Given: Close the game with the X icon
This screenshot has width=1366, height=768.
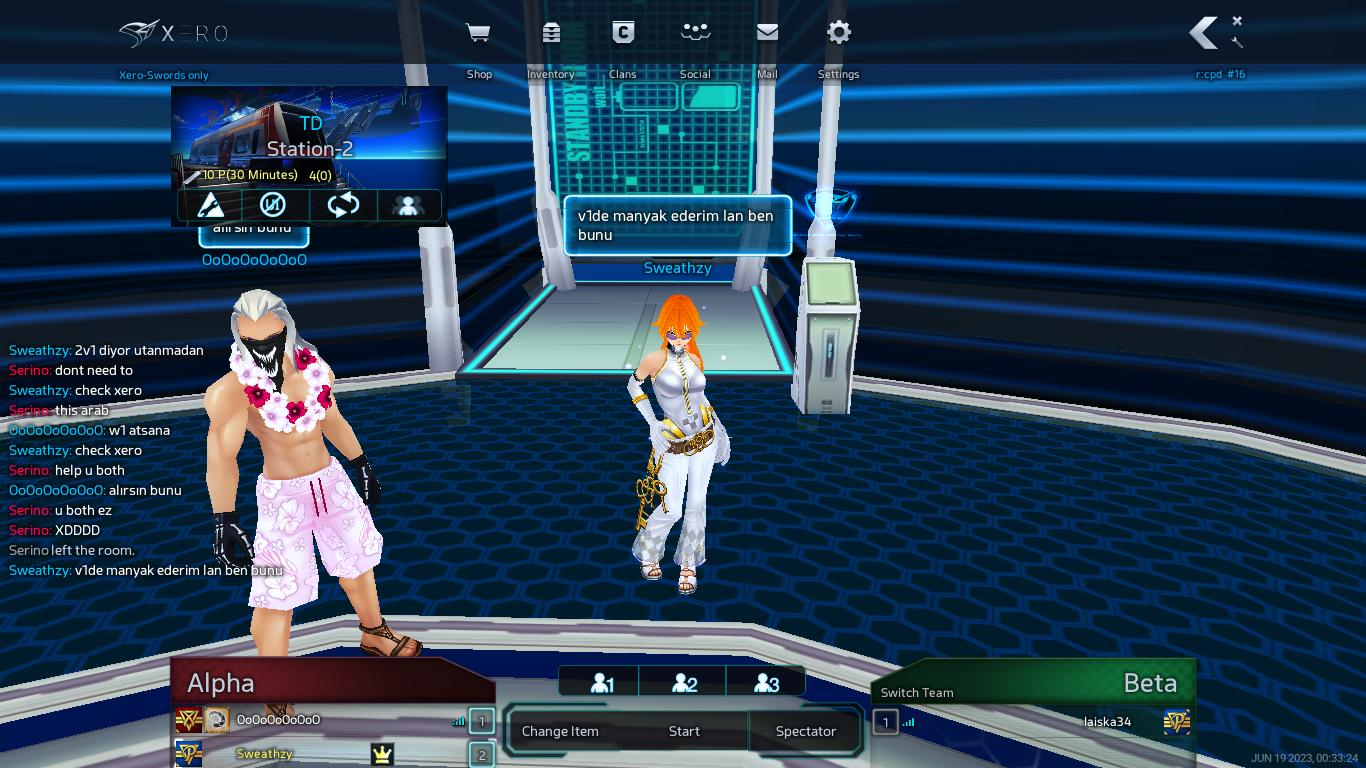Looking at the screenshot, I should click(x=1237, y=21).
